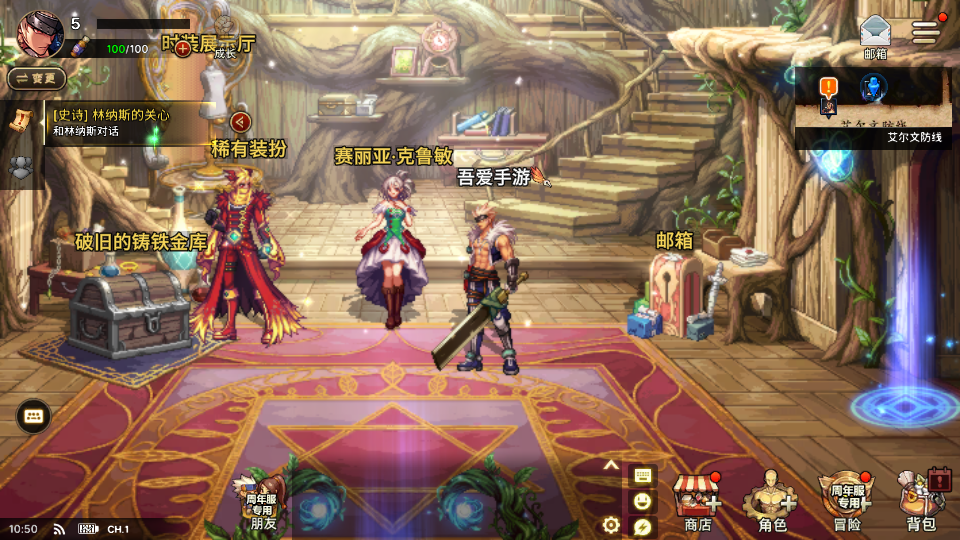The width and height of the screenshot is (960, 540).
Task: Open the emoji smiley button
Action: [x=641, y=500]
